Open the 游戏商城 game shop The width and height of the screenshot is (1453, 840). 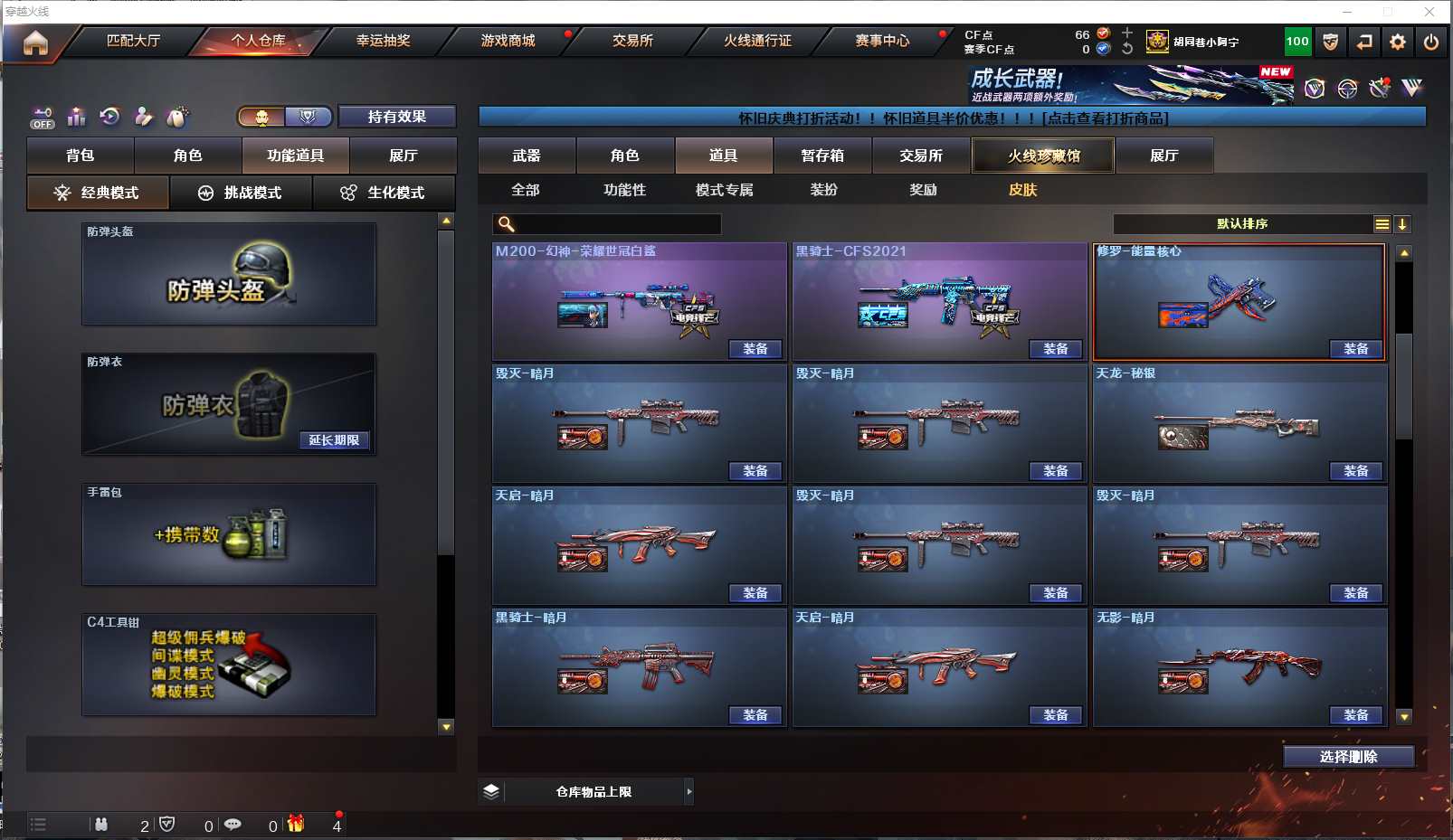tap(508, 41)
